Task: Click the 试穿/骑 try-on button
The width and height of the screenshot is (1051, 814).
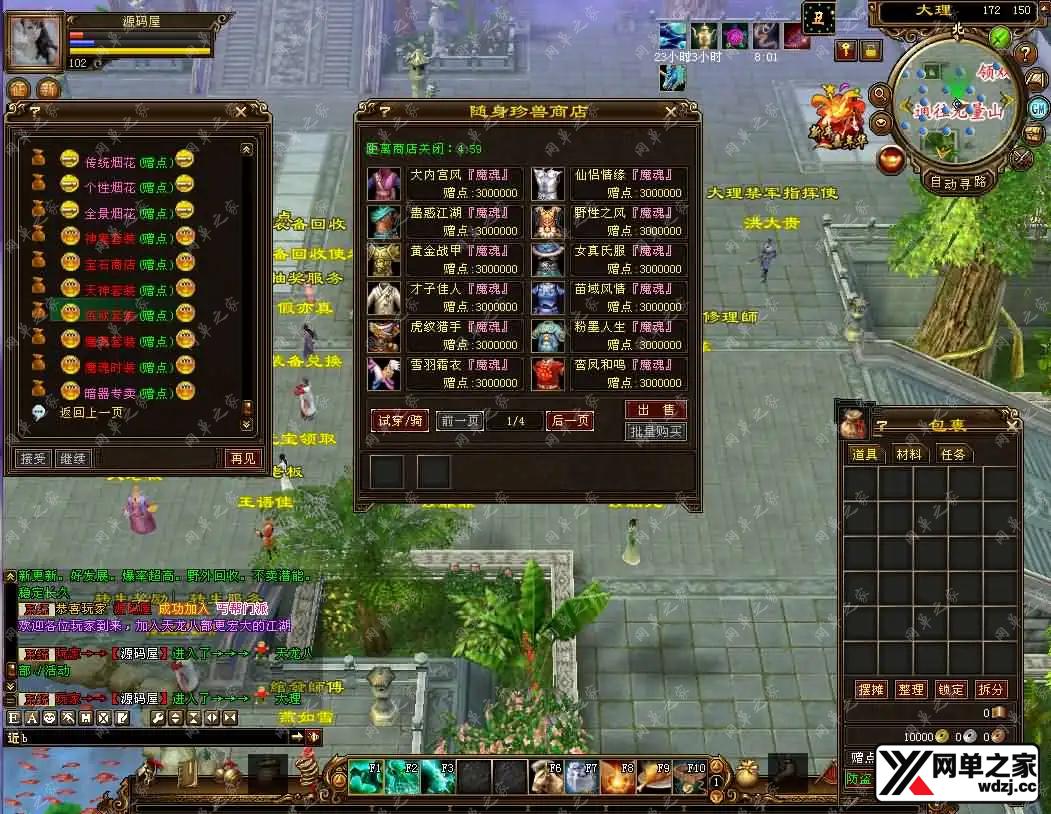Action: (x=399, y=421)
